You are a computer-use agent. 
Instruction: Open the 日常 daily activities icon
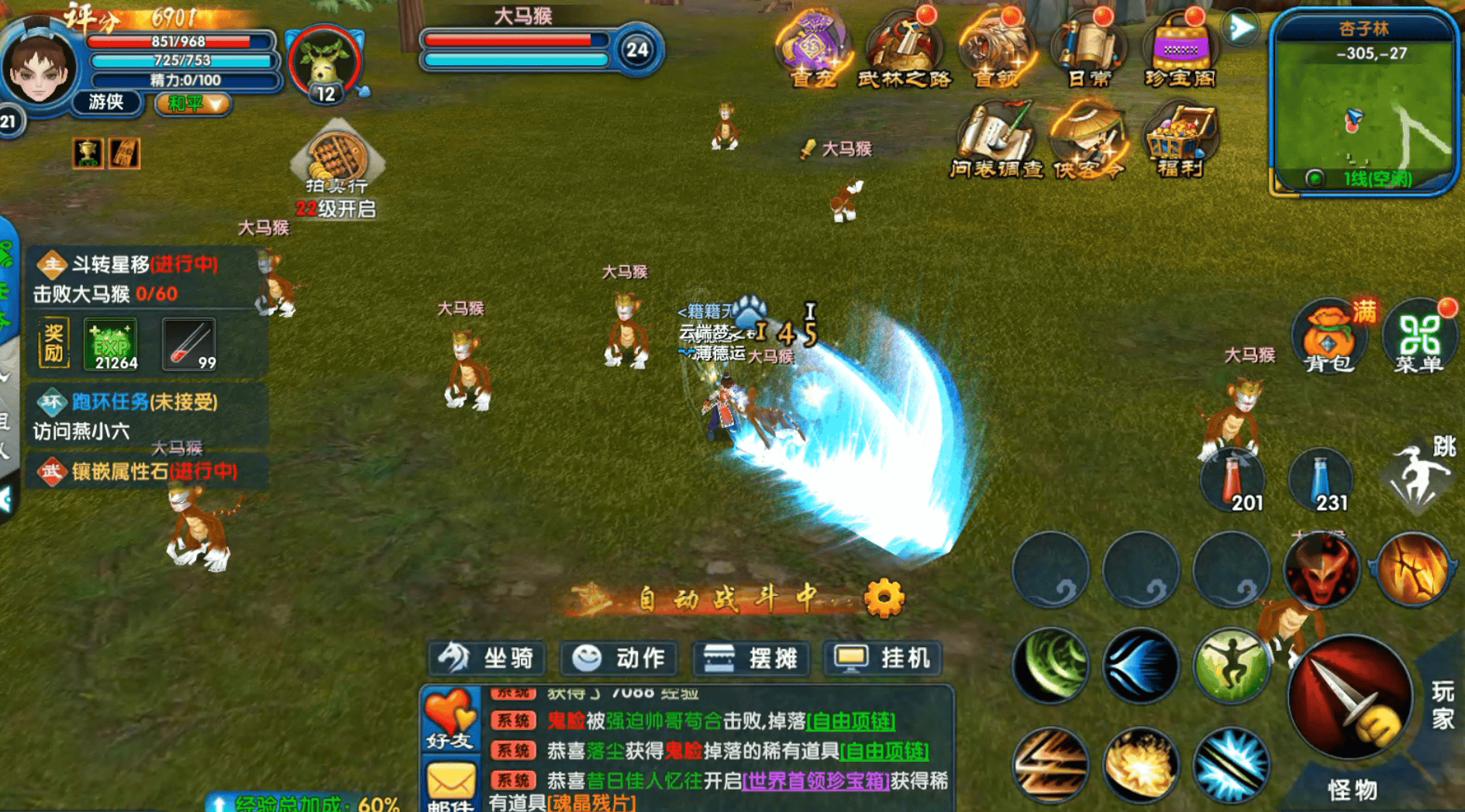click(1088, 48)
